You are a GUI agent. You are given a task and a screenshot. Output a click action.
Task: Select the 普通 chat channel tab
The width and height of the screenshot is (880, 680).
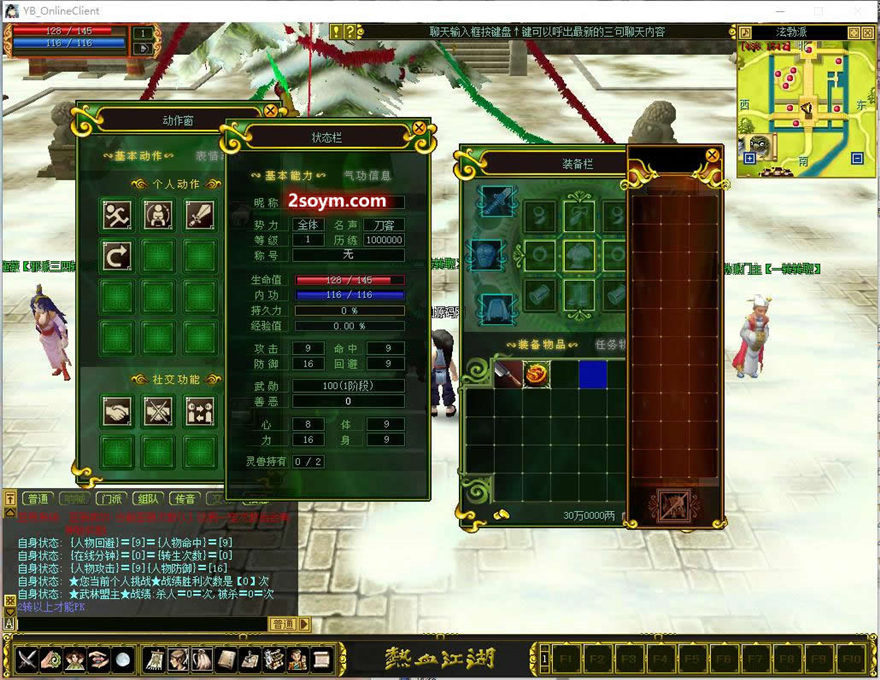click(37, 498)
